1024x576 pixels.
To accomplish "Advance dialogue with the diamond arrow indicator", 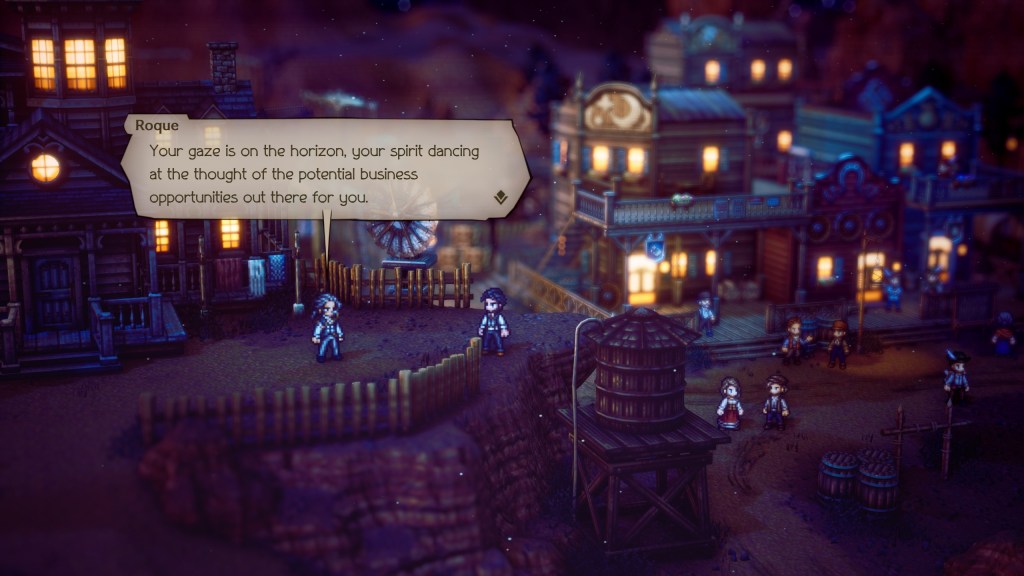I will pos(500,198).
